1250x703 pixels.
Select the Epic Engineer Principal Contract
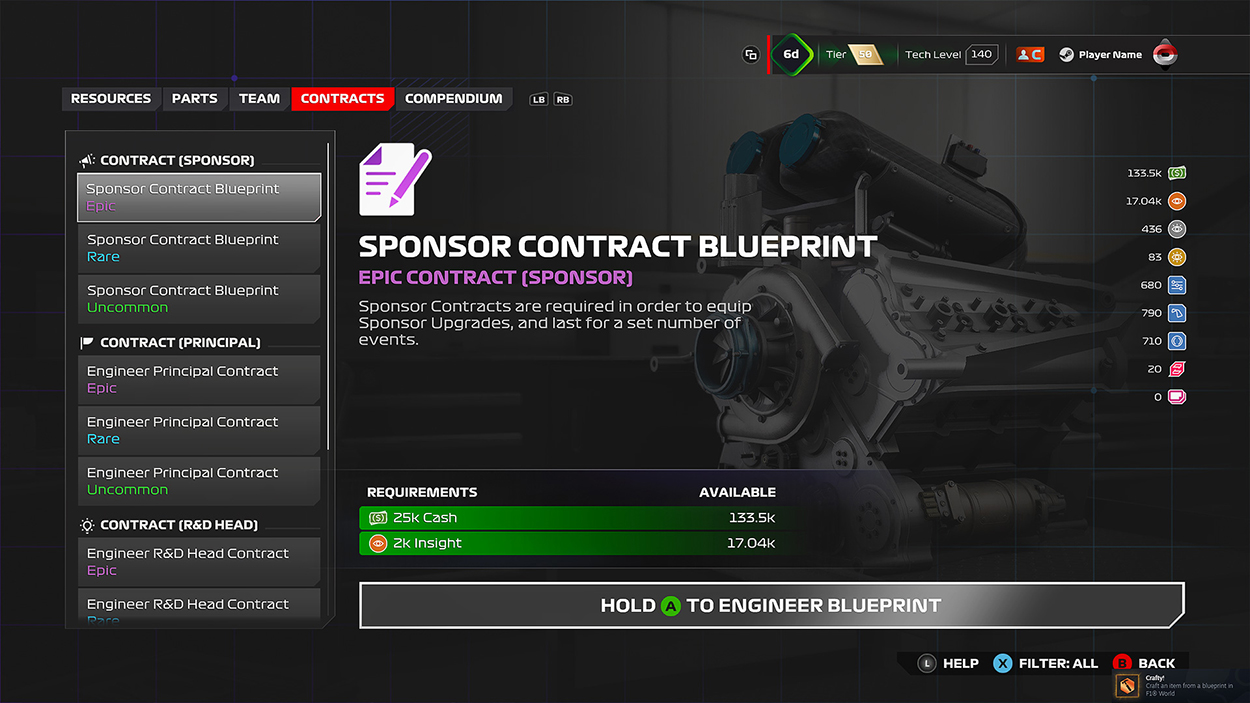(x=199, y=380)
